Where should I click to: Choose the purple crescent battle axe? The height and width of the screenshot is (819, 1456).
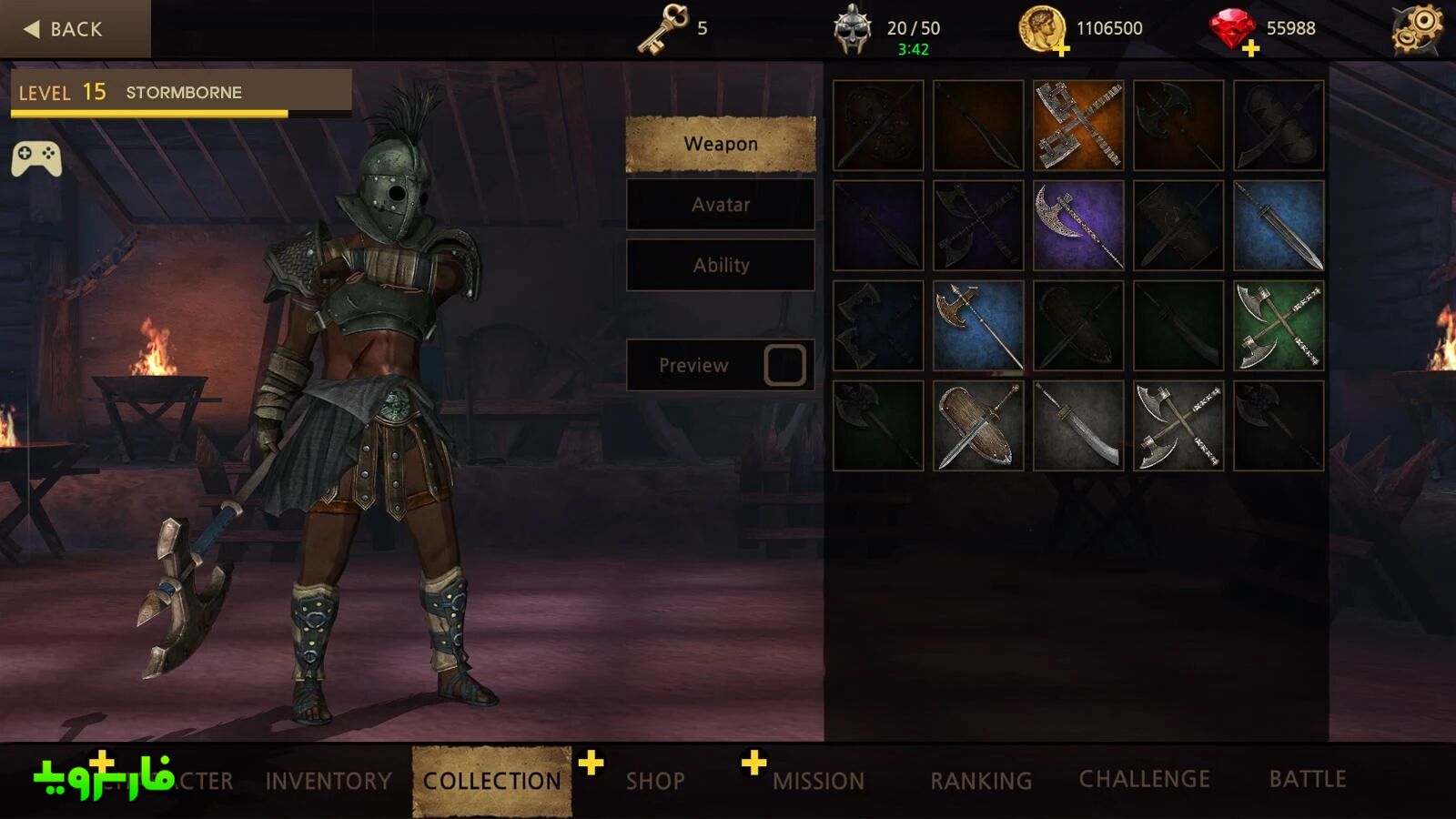pyautogui.click(x=1078, y=226)
